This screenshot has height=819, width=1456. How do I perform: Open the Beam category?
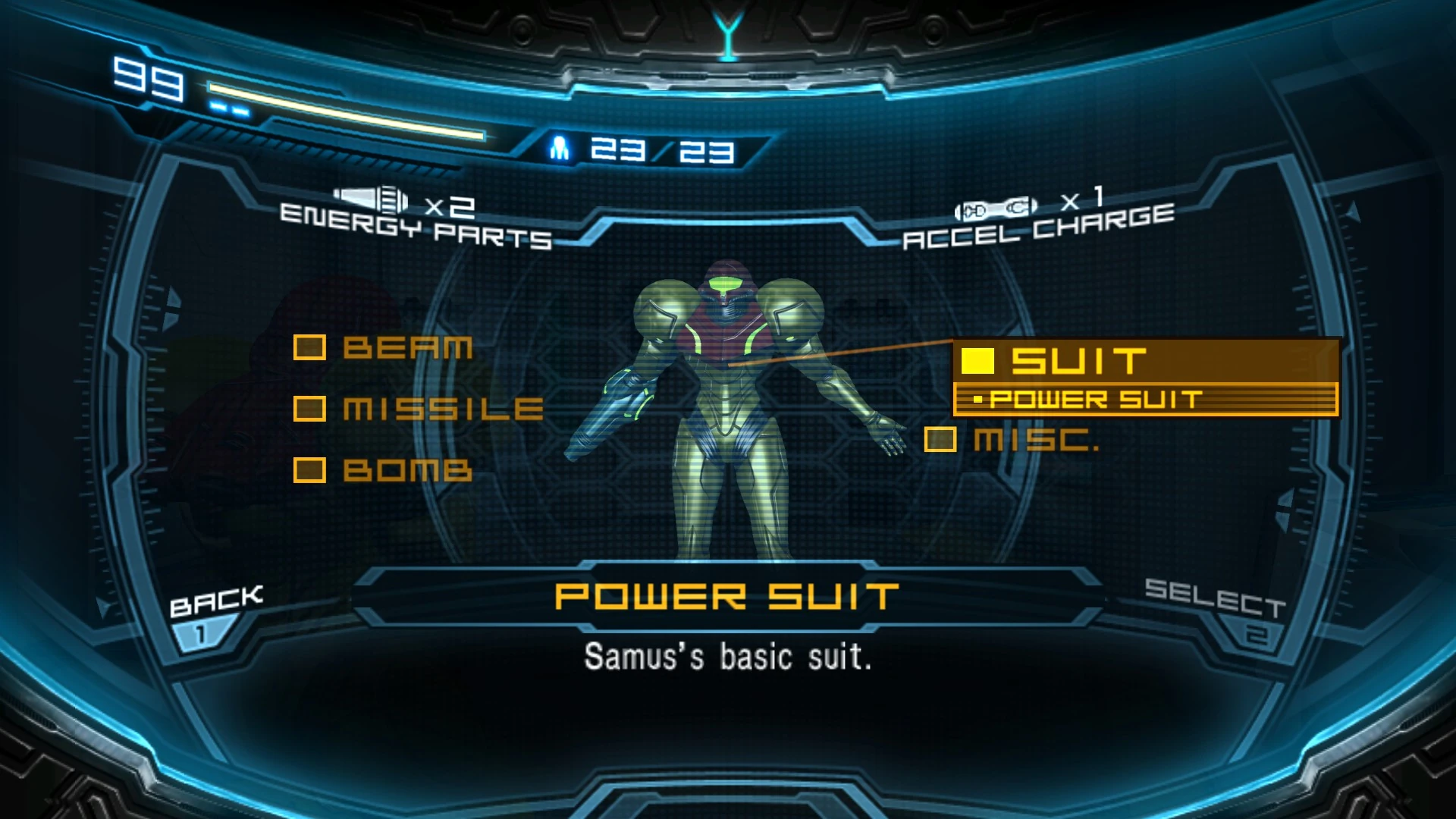click(x=384, y=348)
